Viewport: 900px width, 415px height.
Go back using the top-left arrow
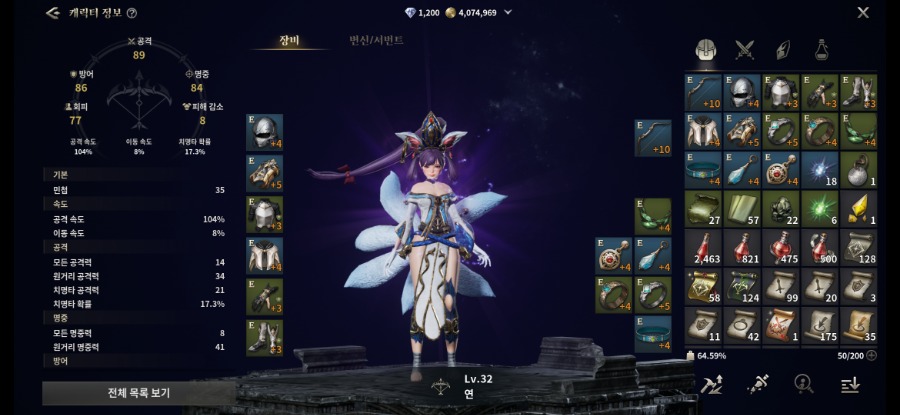[x=52, y=13]
